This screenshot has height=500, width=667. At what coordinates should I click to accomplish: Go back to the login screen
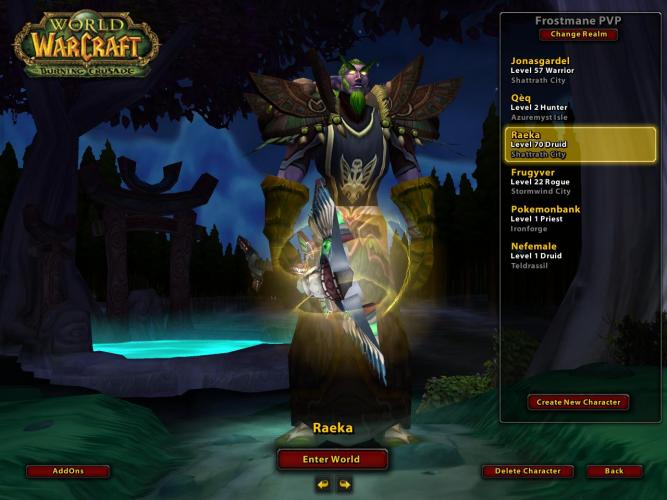(x=614, y=471)
